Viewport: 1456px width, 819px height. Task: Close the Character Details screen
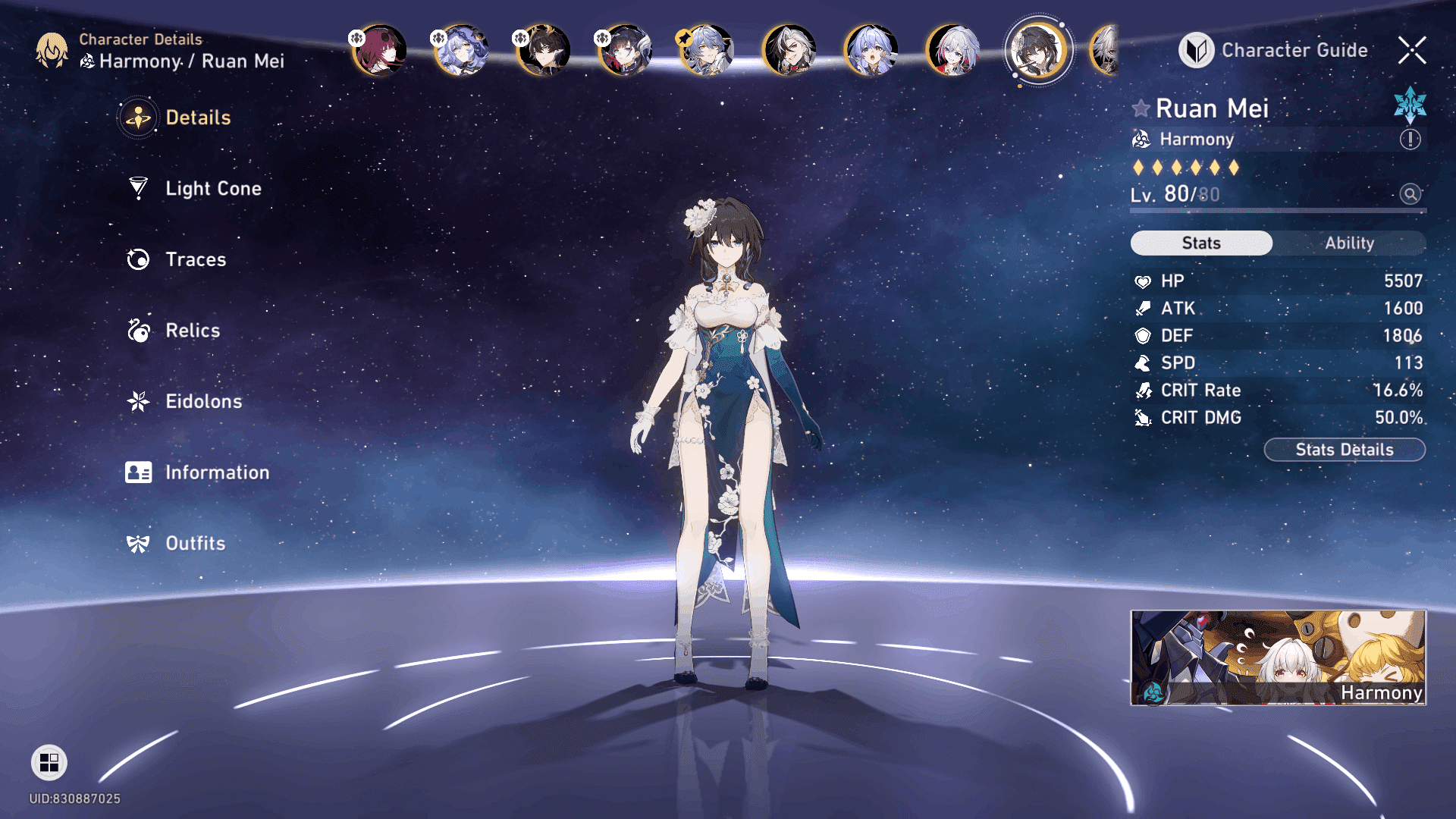click(1412, 50)
